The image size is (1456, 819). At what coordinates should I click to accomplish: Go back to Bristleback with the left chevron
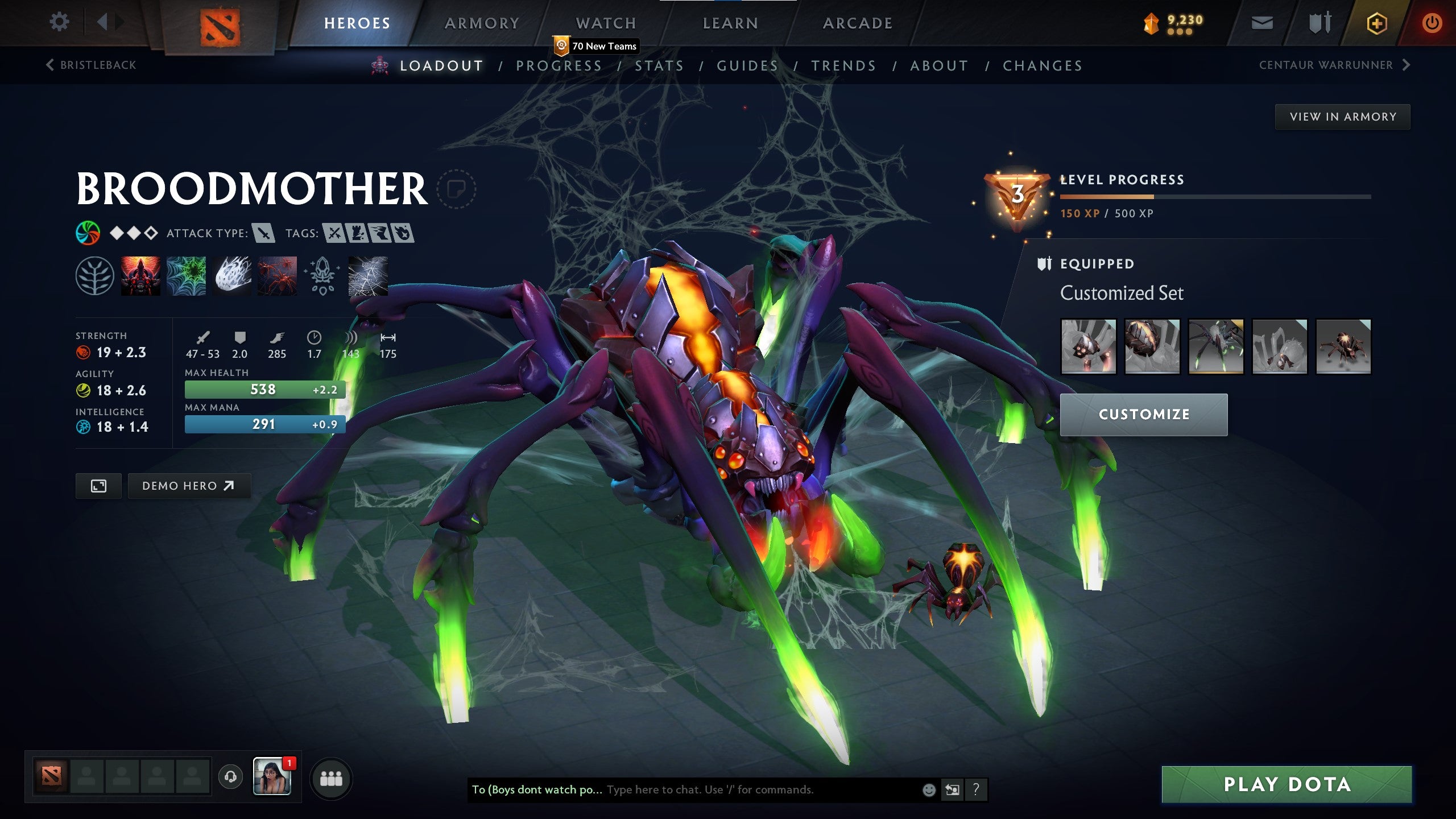pyautogui.click(x=50, y=65)
